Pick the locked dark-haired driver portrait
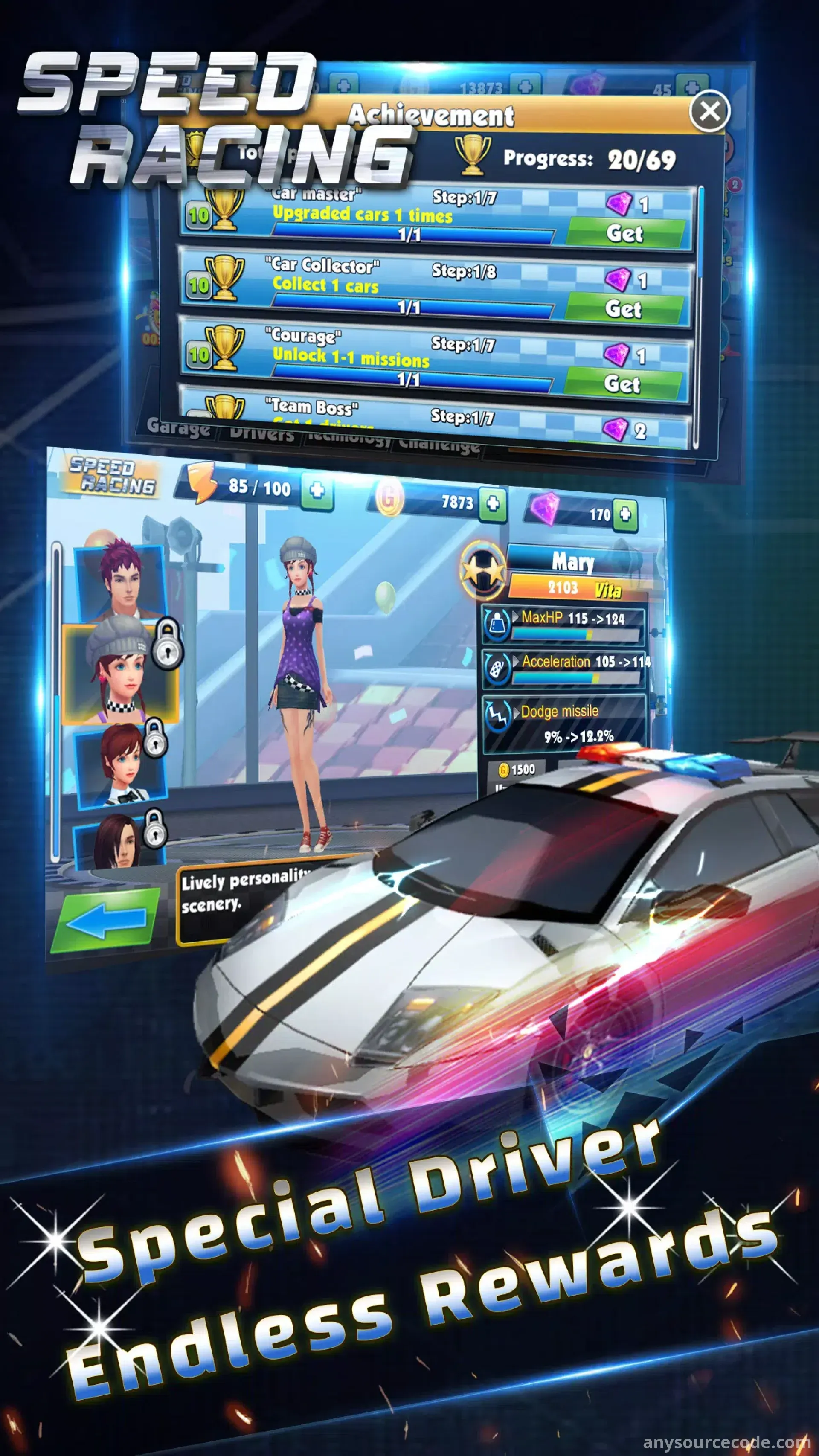This screenshot has height=1456, width=819. click(x=119, y=842)
